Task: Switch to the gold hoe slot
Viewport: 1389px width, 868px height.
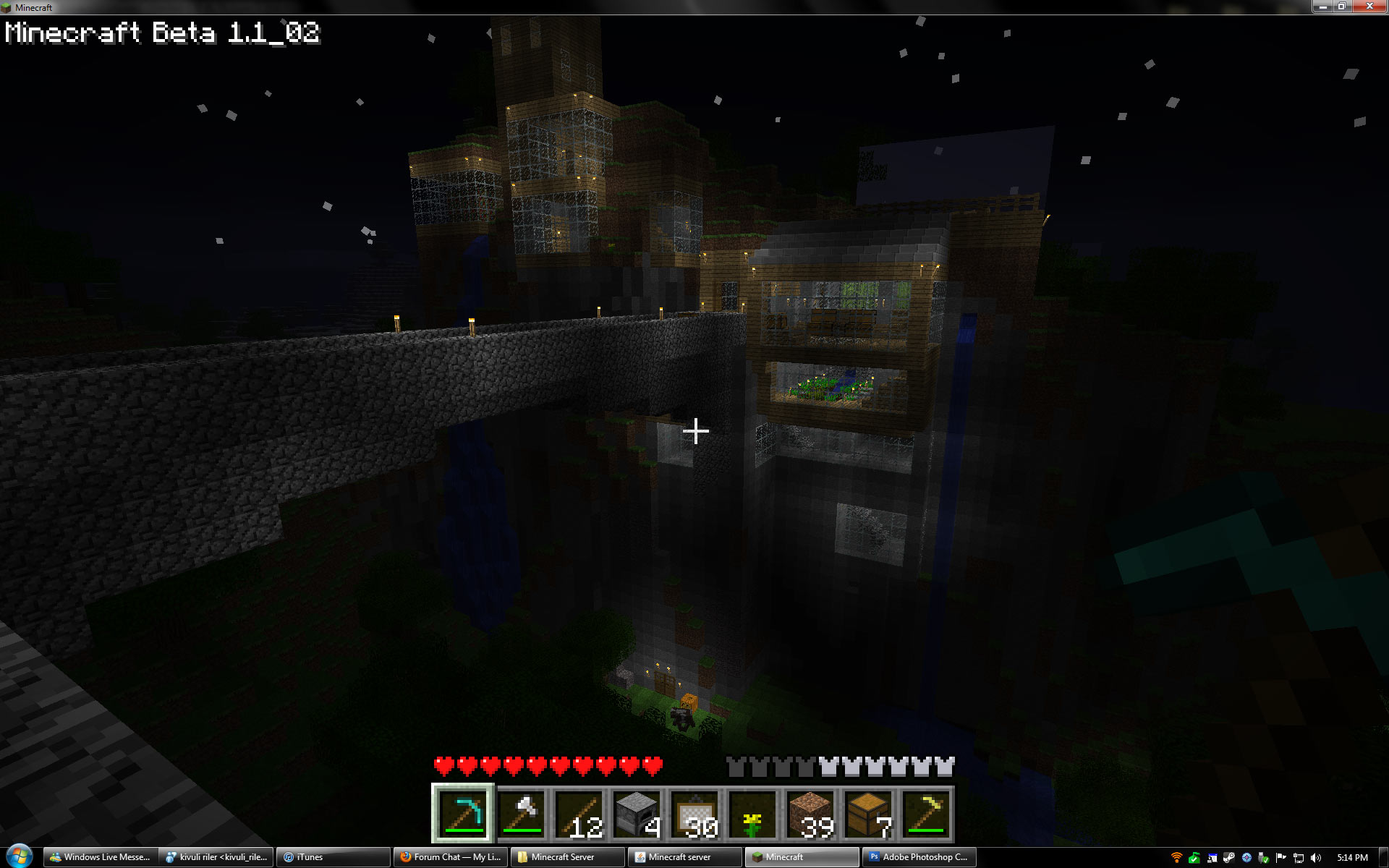Action: pos(926,814)
